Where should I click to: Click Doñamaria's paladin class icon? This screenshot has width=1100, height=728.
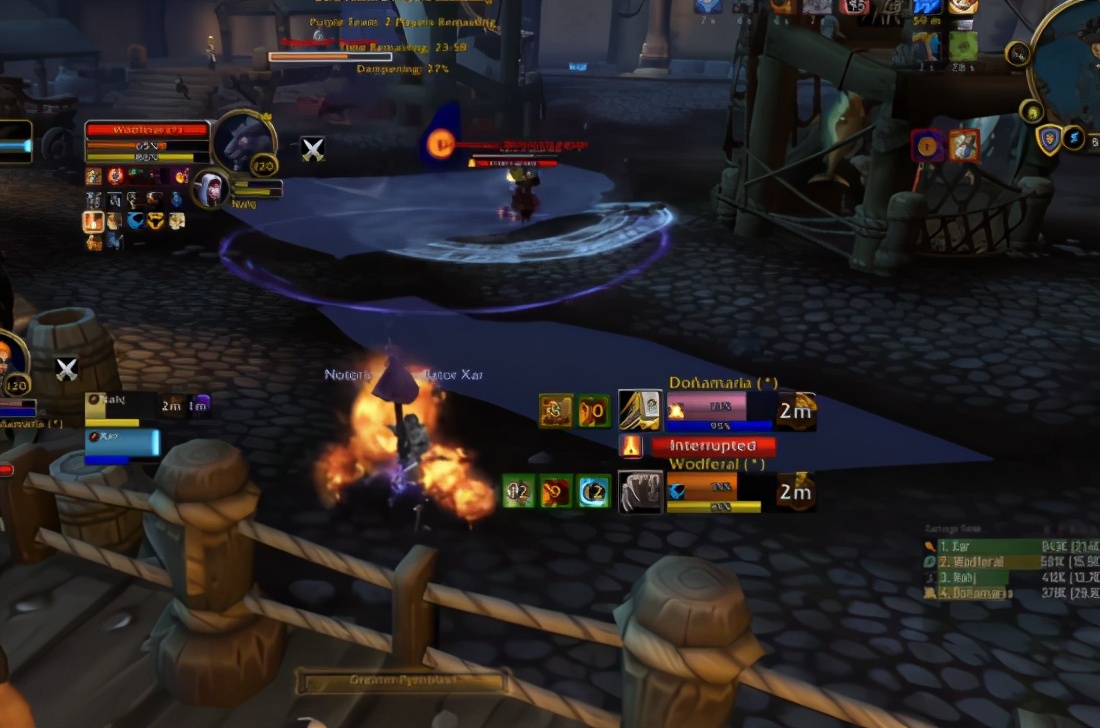coord(640,410)
